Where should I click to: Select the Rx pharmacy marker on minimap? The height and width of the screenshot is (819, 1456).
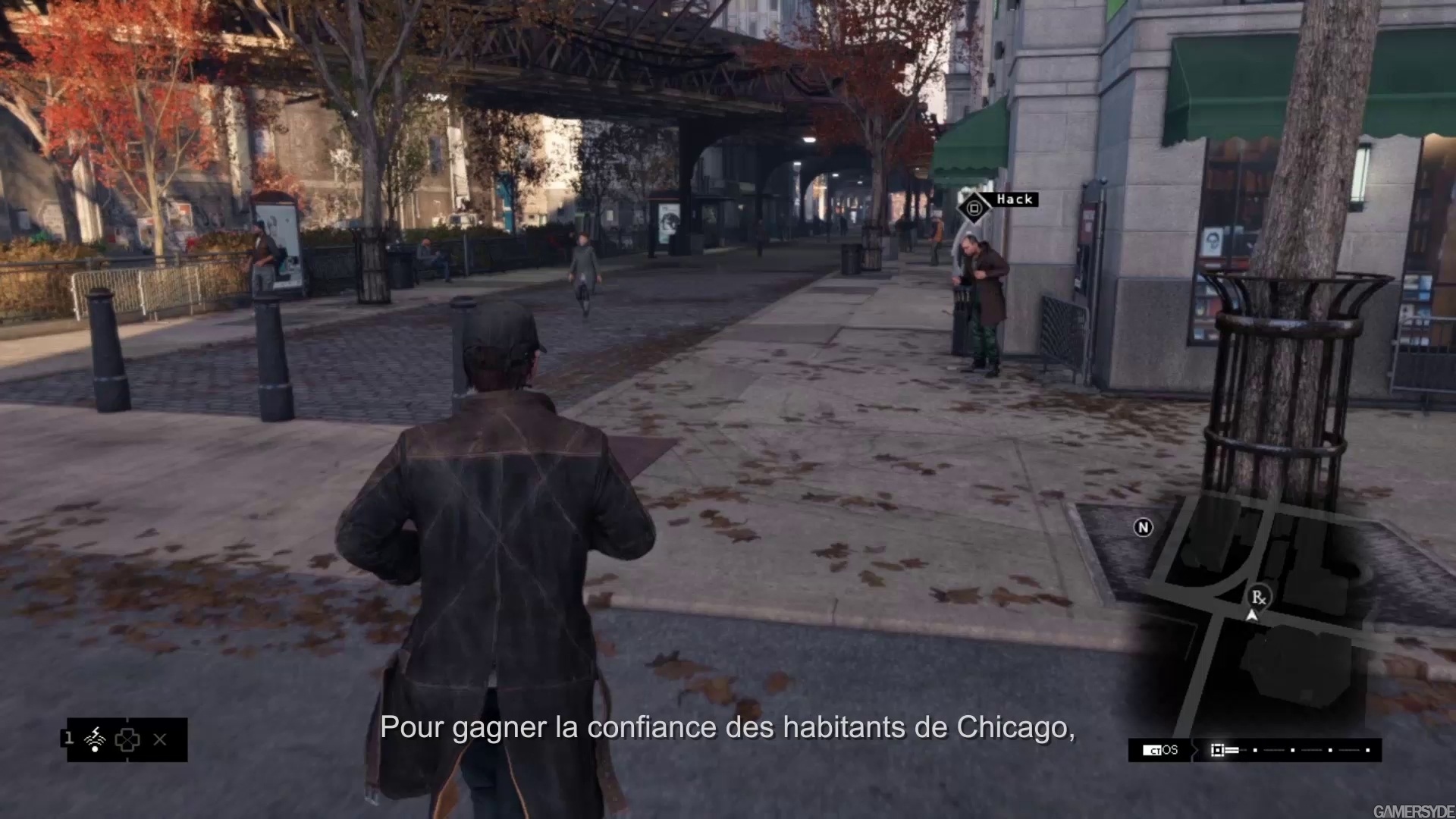1258,598
